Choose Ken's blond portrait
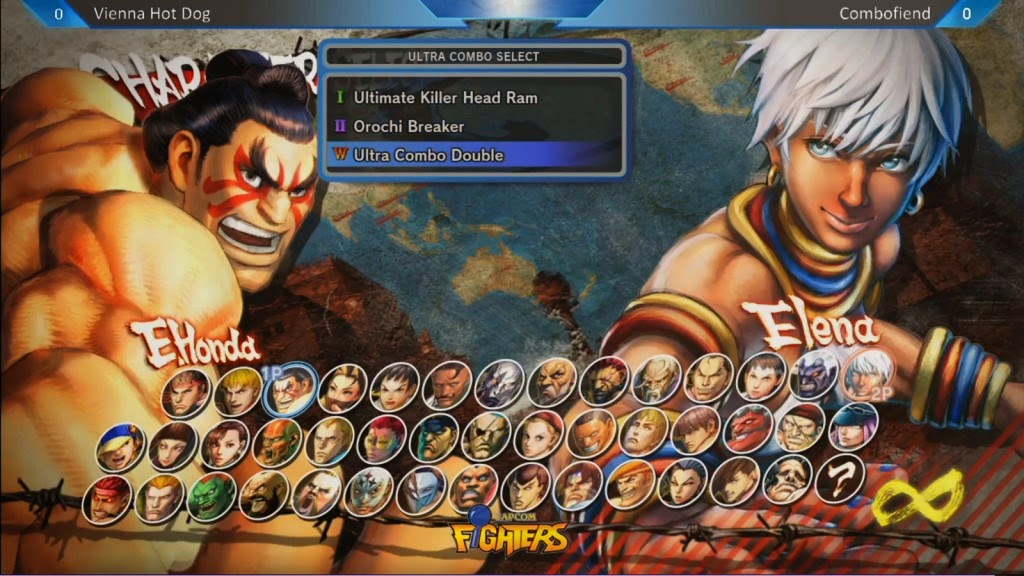The width and height of the screenshot is (1024, 576). (239, 391)
